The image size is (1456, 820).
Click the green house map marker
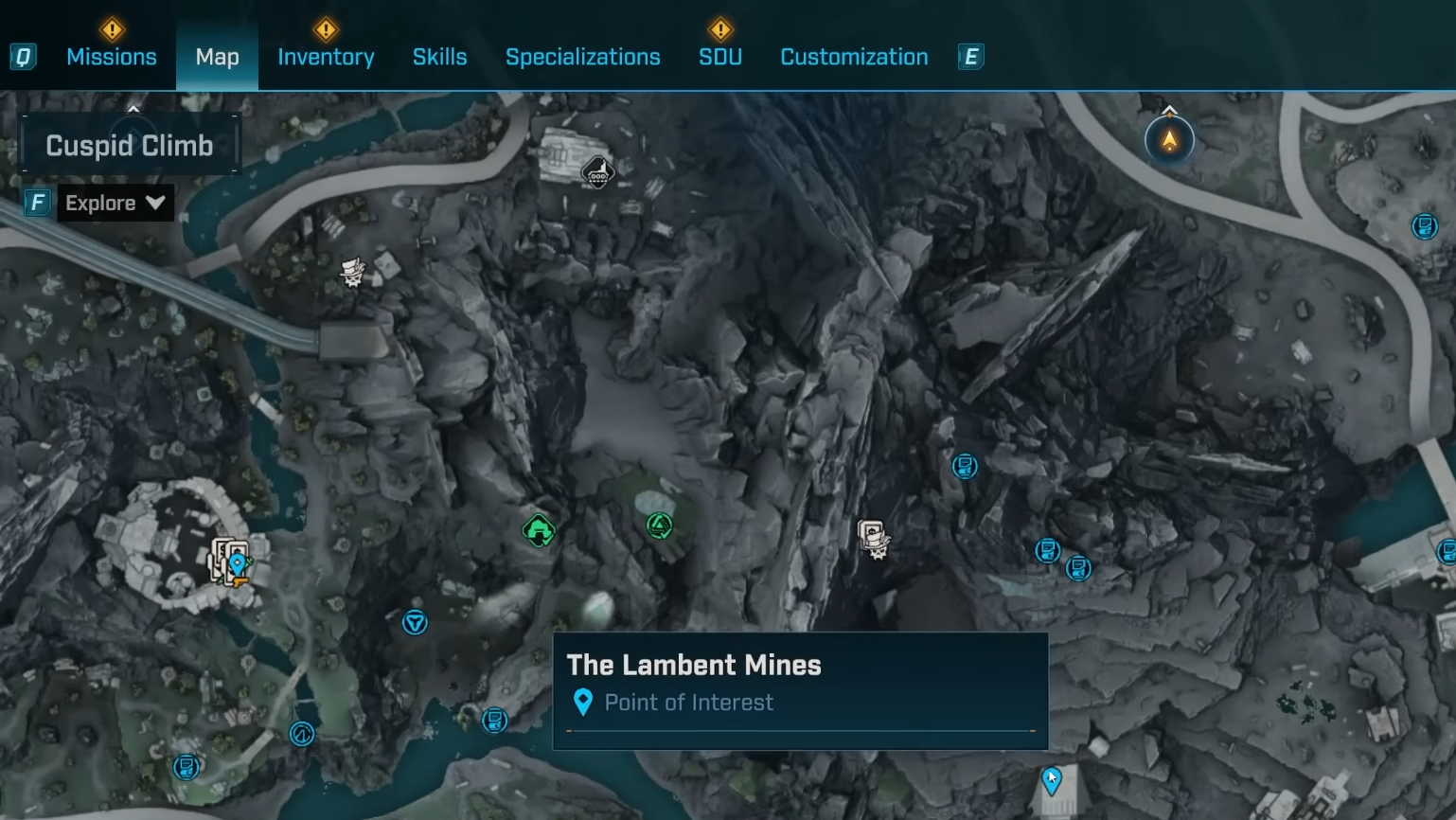coord(539,531)
